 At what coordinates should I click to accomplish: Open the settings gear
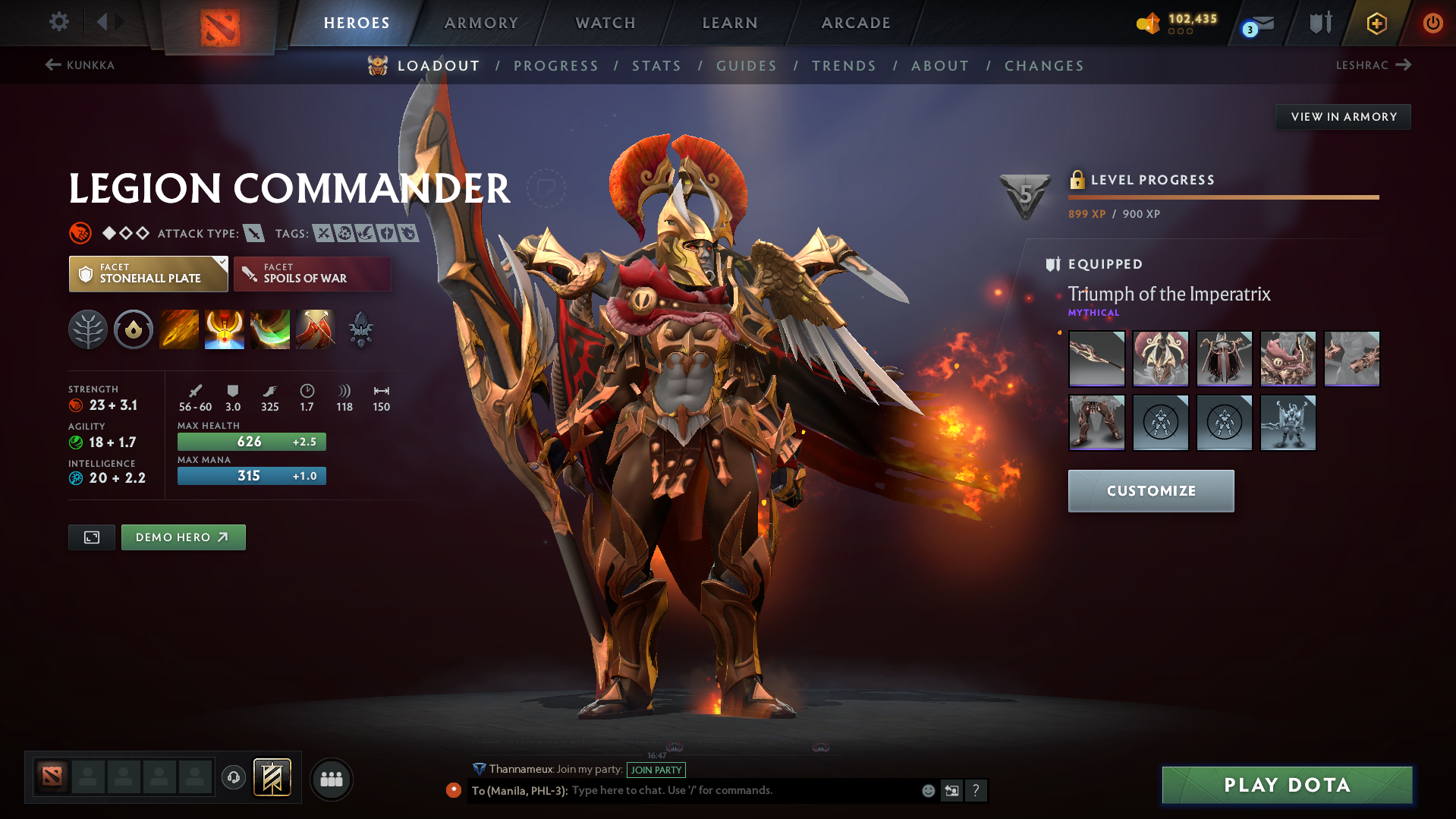click(x=58, y=22)
